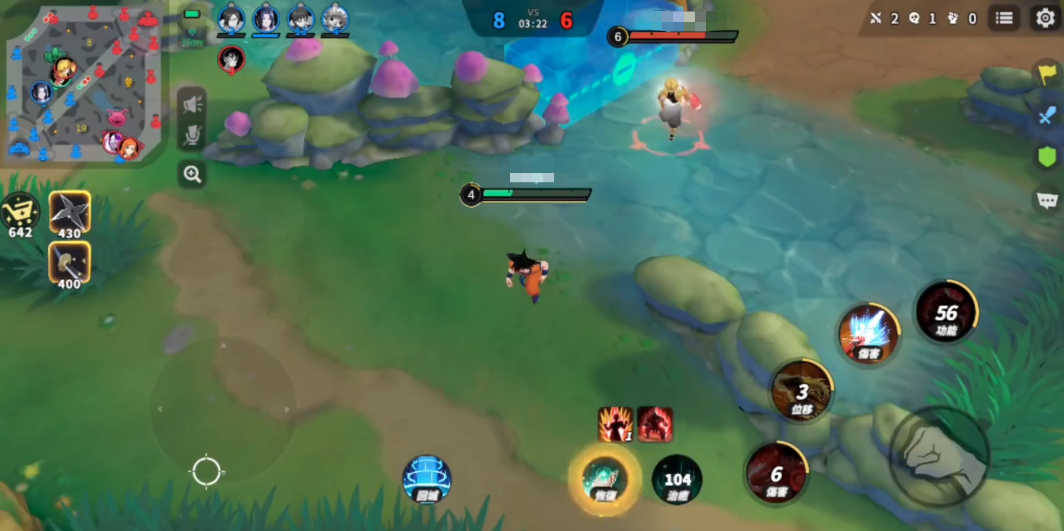Use the fist basic attack button
The image size is (1064, 531).
(x=939, y=455)
